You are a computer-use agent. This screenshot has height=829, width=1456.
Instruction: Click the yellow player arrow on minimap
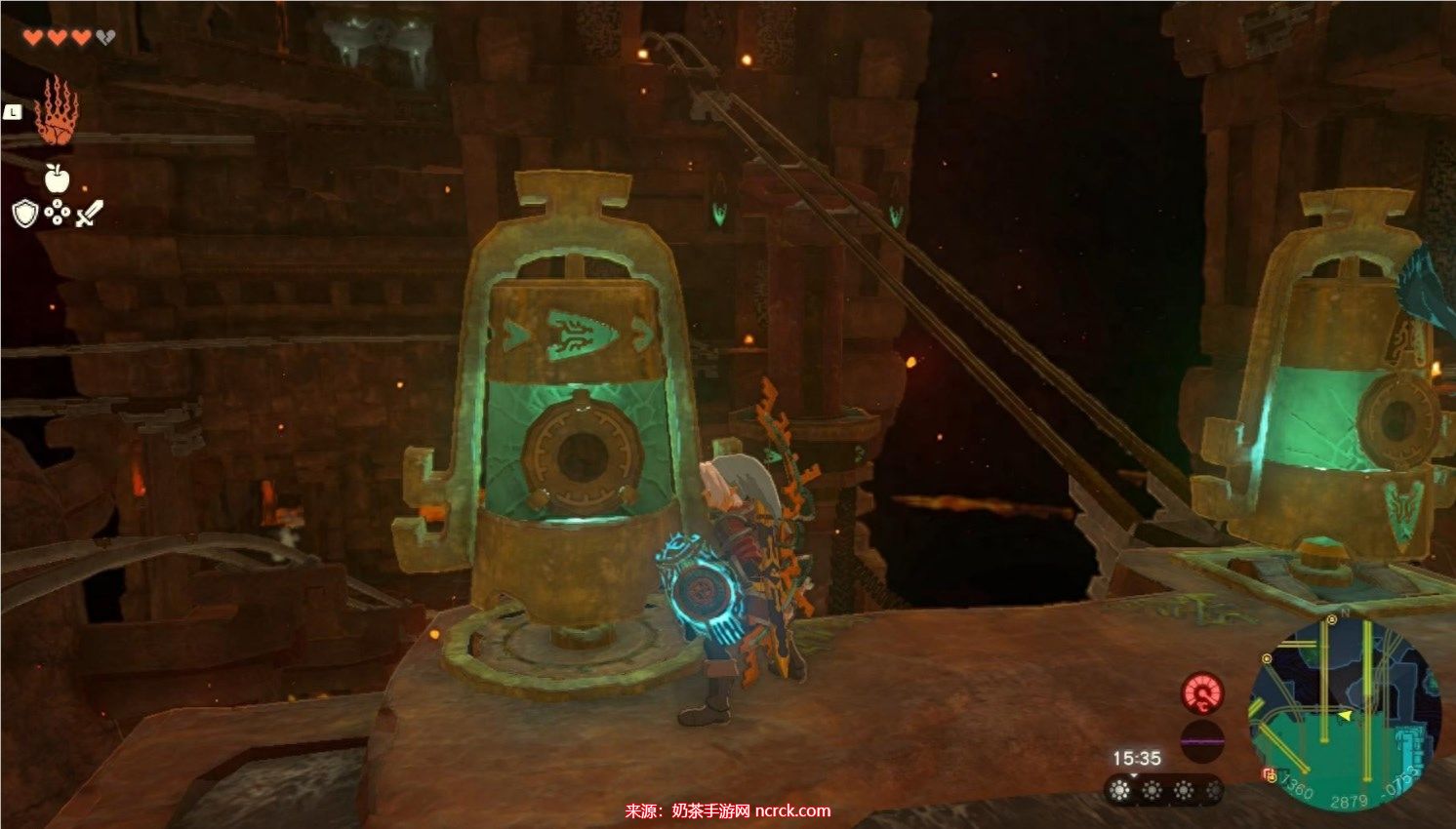point(1345,715)
